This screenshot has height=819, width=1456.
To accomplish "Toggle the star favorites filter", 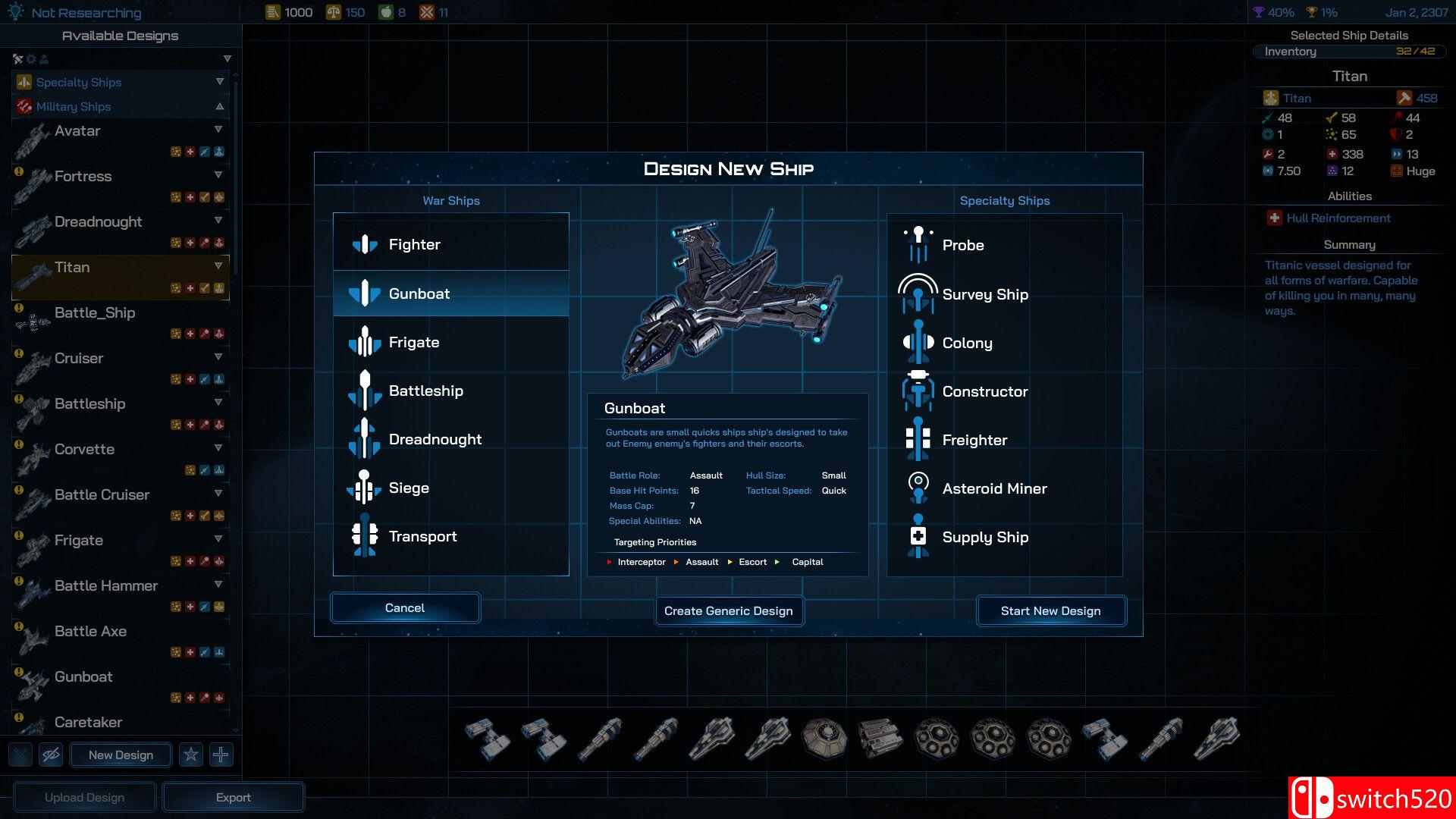I will (x=191, y=755).
